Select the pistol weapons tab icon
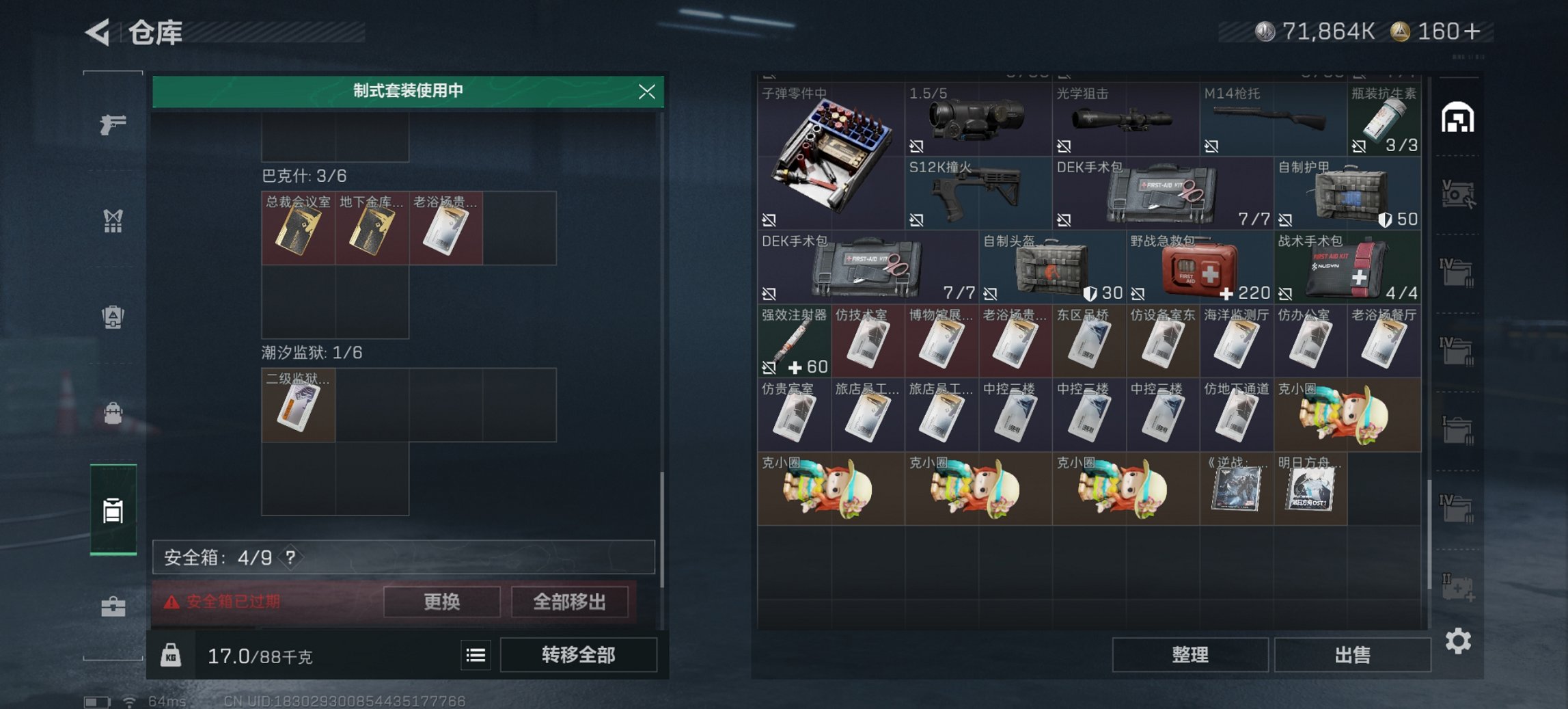1568x709 pixels. point(115,124)
